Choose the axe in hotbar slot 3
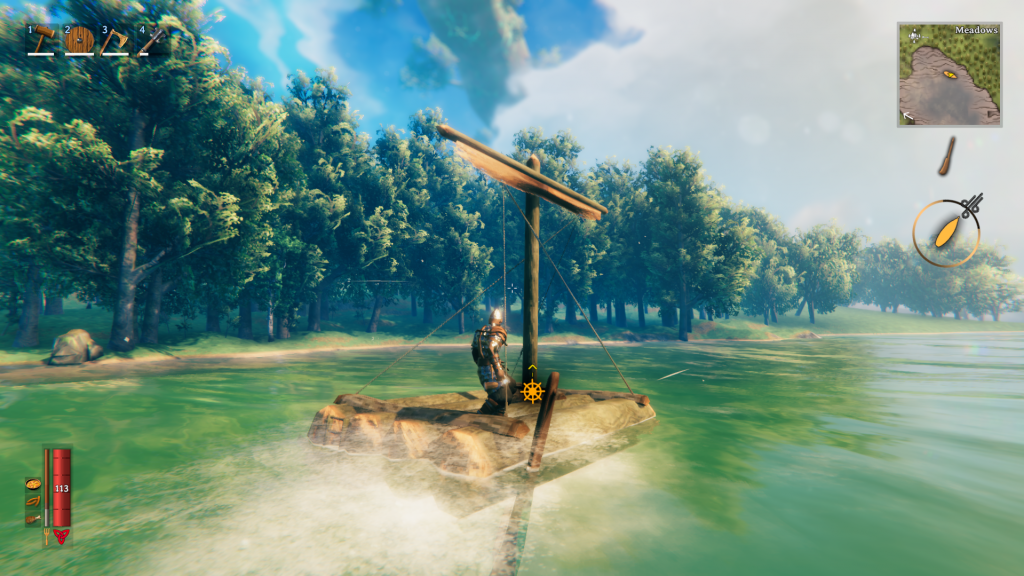This screenshot has height=576, width=1024. point(115,39)
